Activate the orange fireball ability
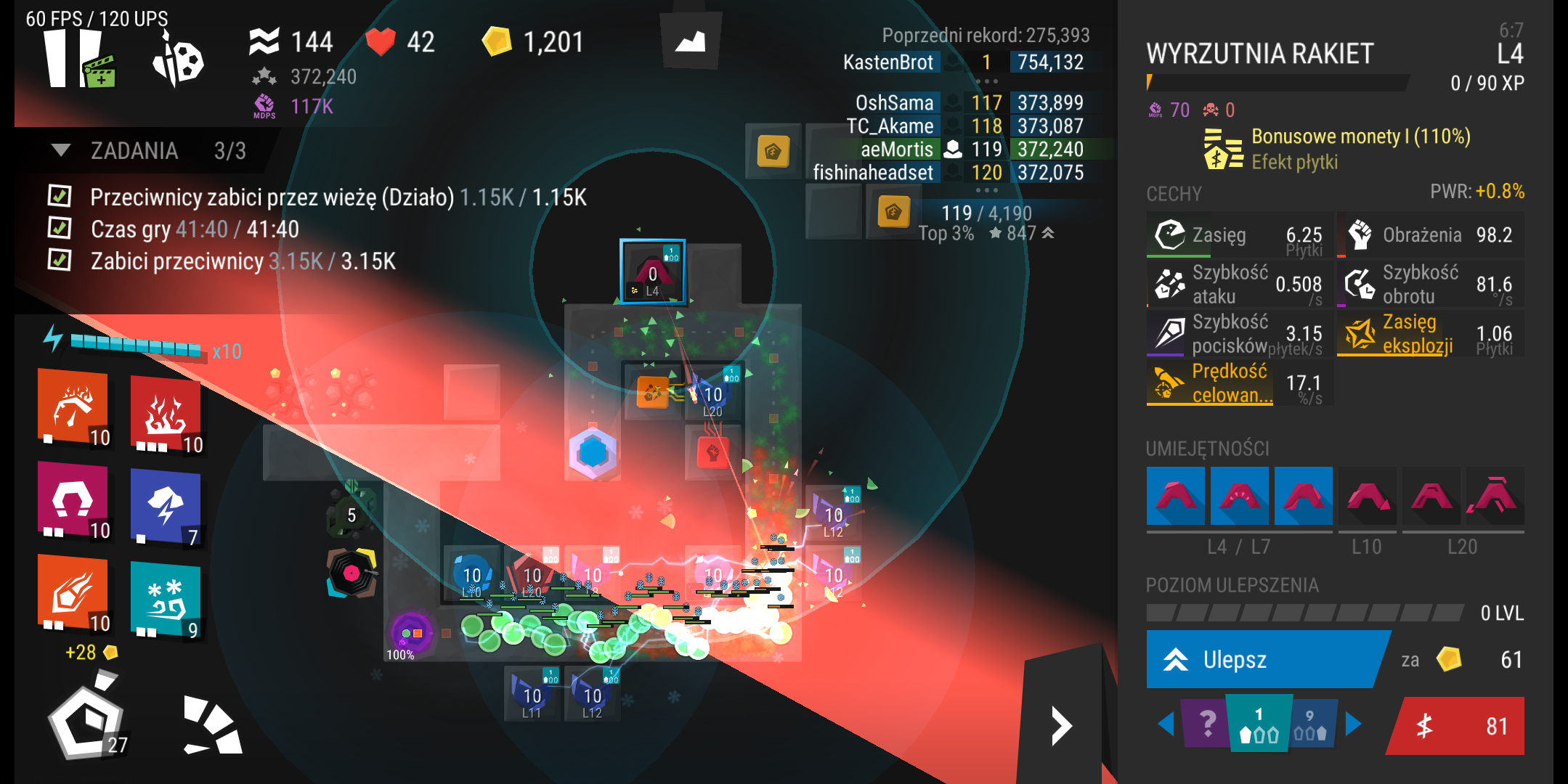 tap(73, 407)
